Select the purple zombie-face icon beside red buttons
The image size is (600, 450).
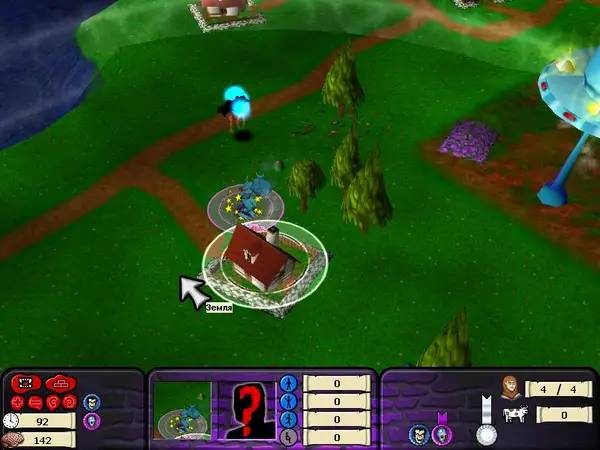(91, 422)
